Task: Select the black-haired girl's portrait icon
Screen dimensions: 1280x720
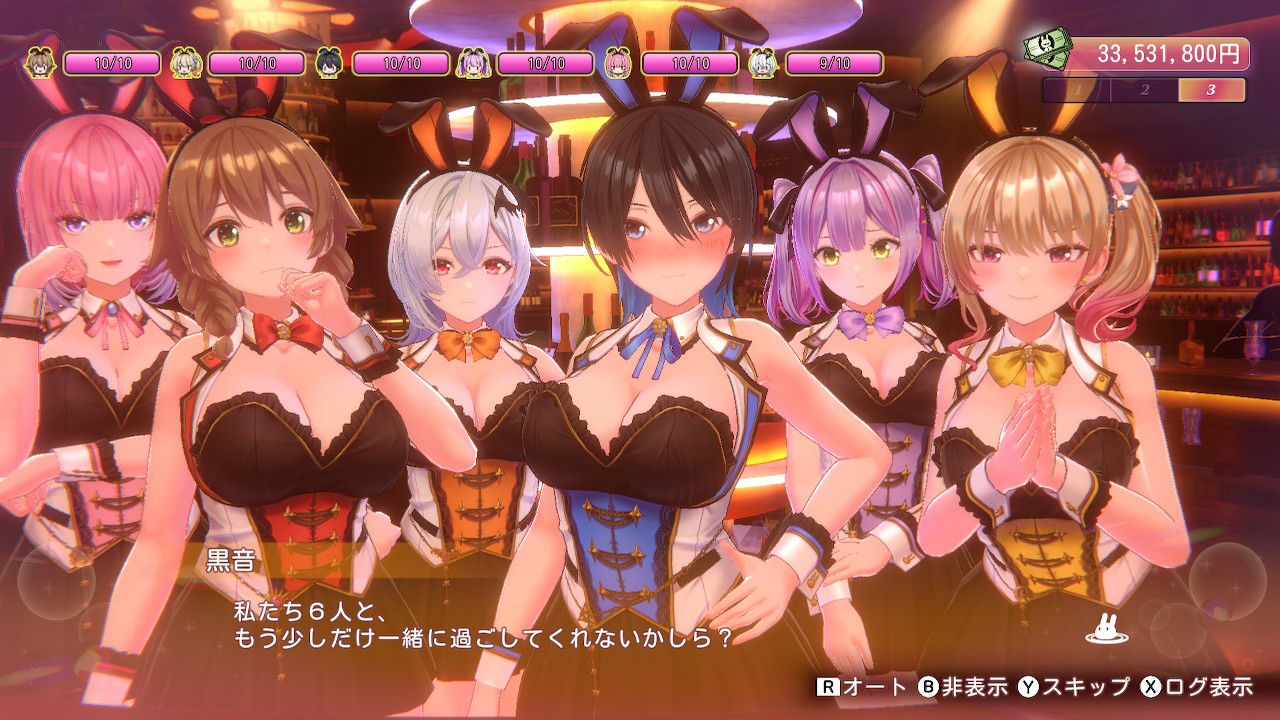Action: (x=329, y=63)
